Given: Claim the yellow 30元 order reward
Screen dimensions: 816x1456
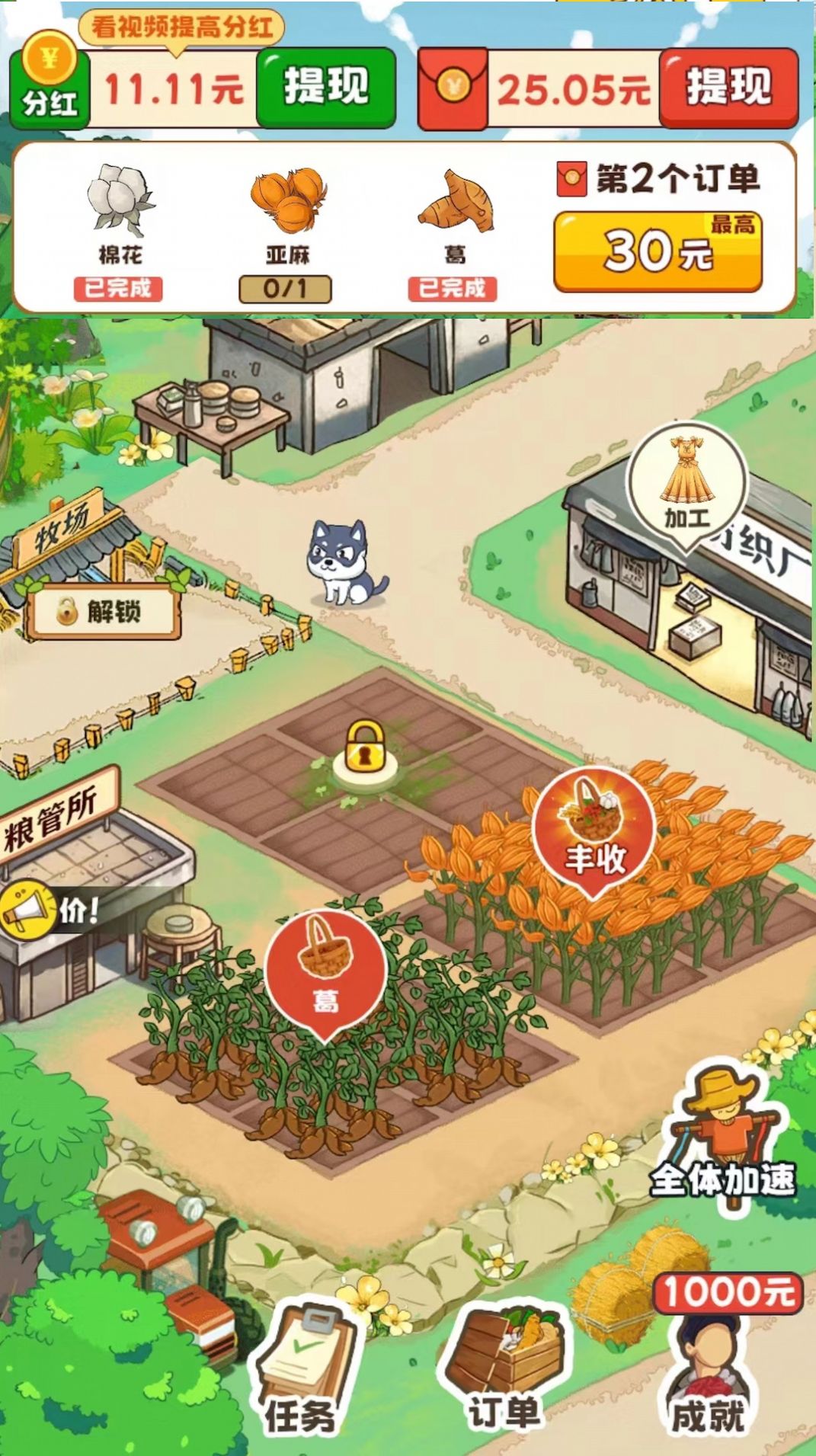Looking at the screenshot, I should point(658,251).
